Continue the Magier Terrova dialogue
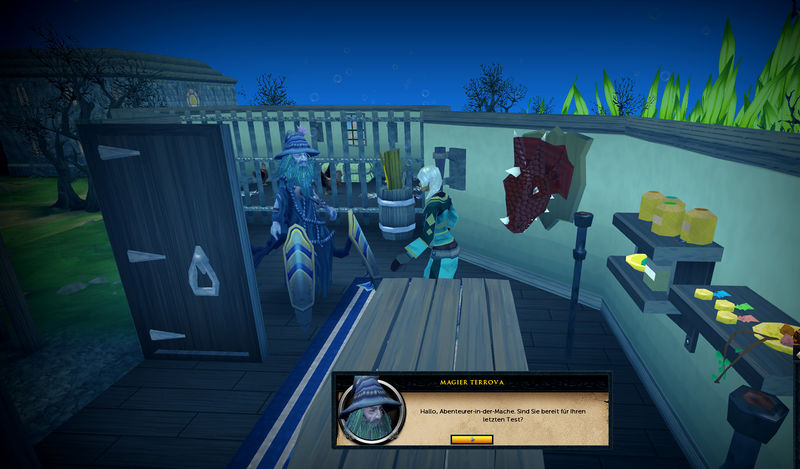This screenshot has height=469, width=800. point(472,439)
